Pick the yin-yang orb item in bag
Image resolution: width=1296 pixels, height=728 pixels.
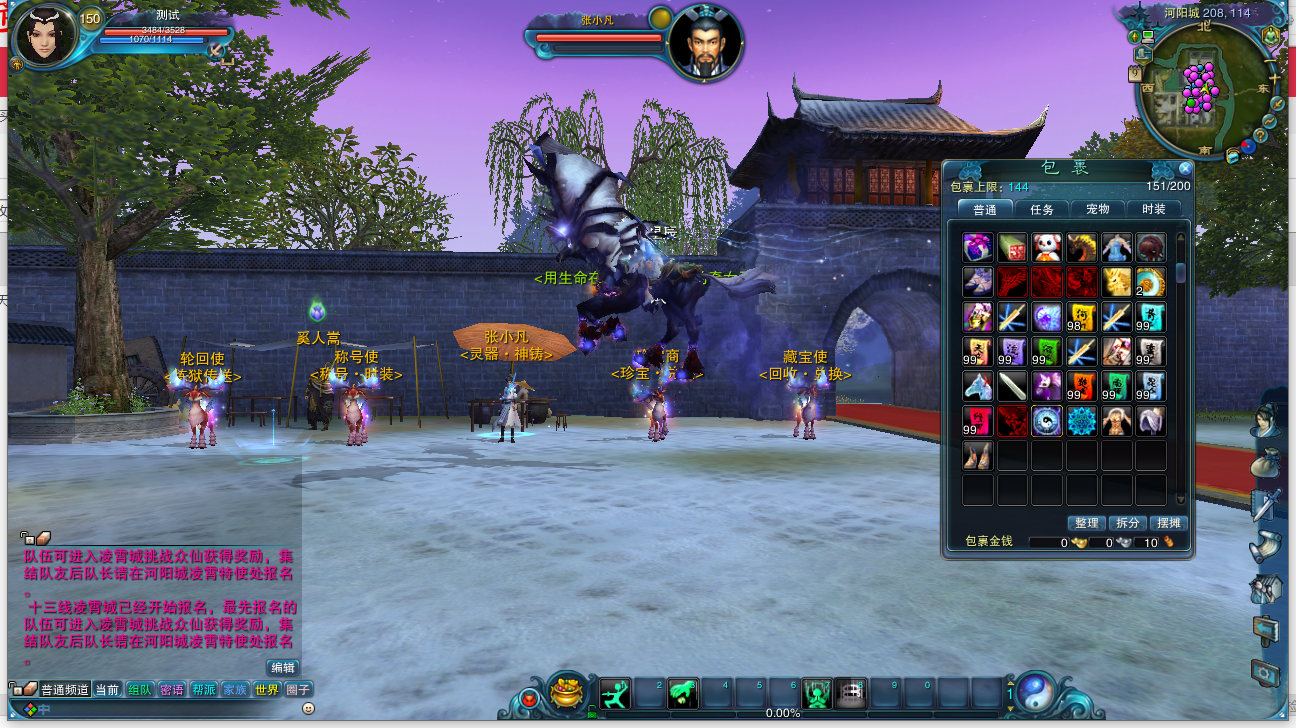[x=1047, y=421]
